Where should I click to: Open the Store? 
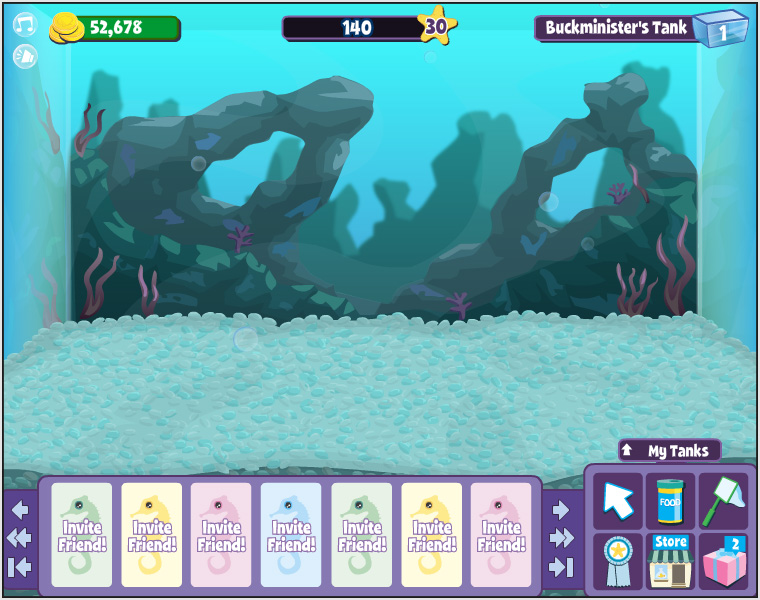[670, 559]
